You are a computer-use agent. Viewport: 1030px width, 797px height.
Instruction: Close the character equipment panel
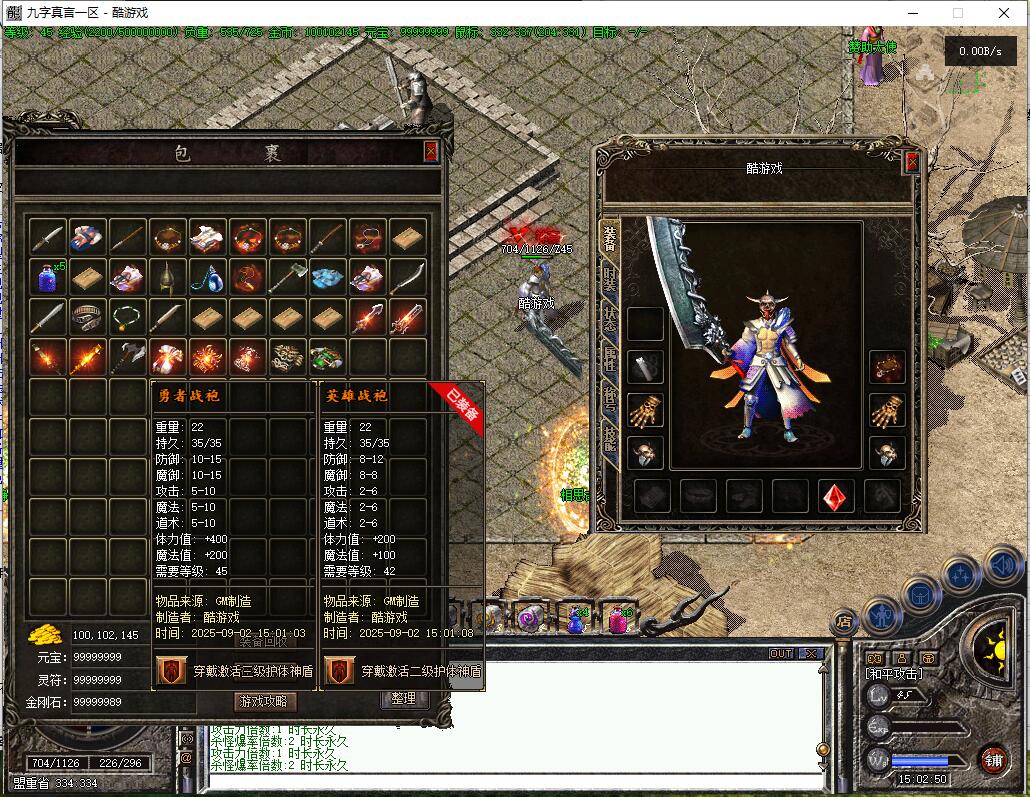click(911, 162)
